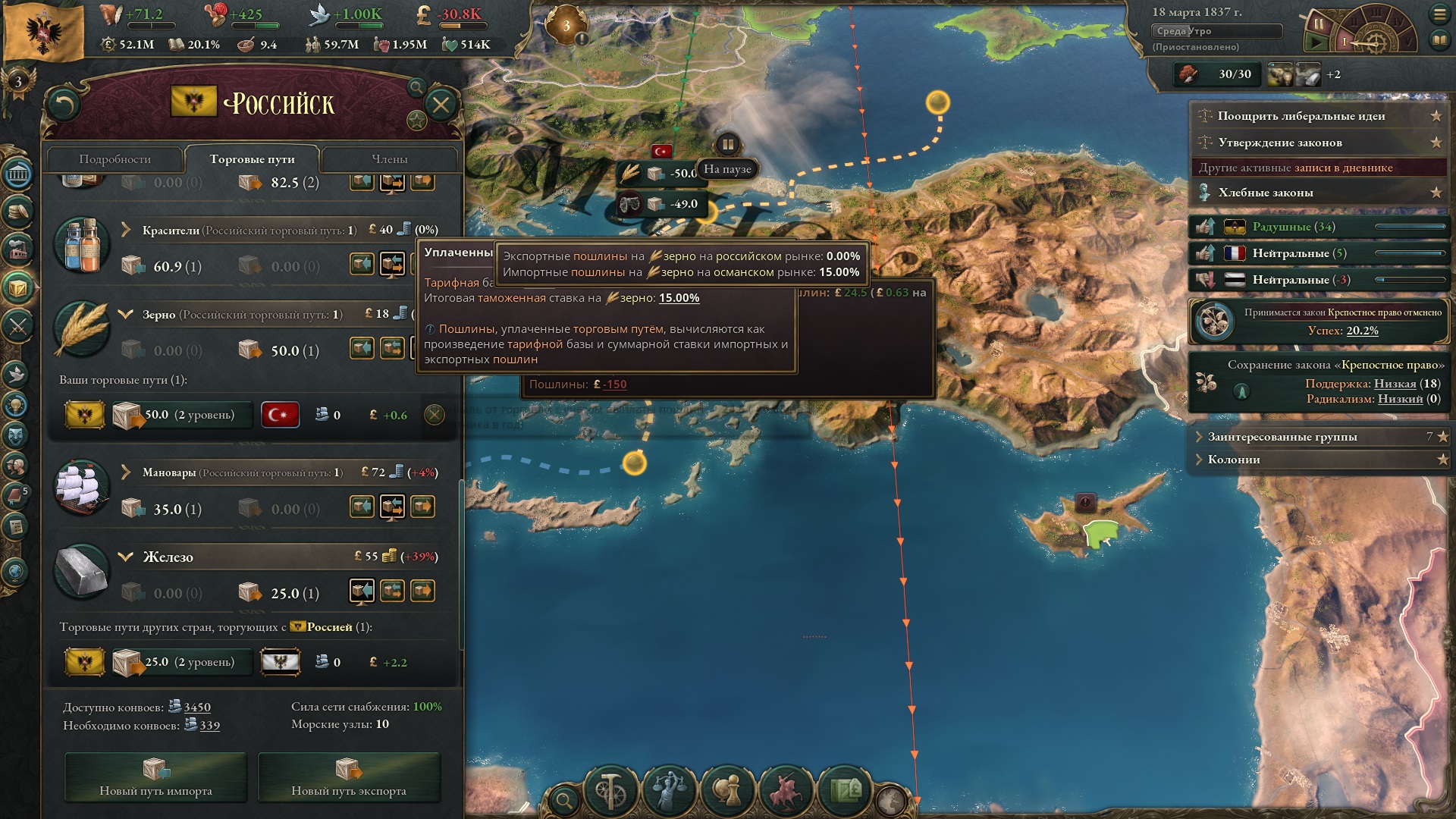Screen dimensions: 1456x819
Task: Open journal entry Поощрить либеральные идеи
Action: 1301,116
